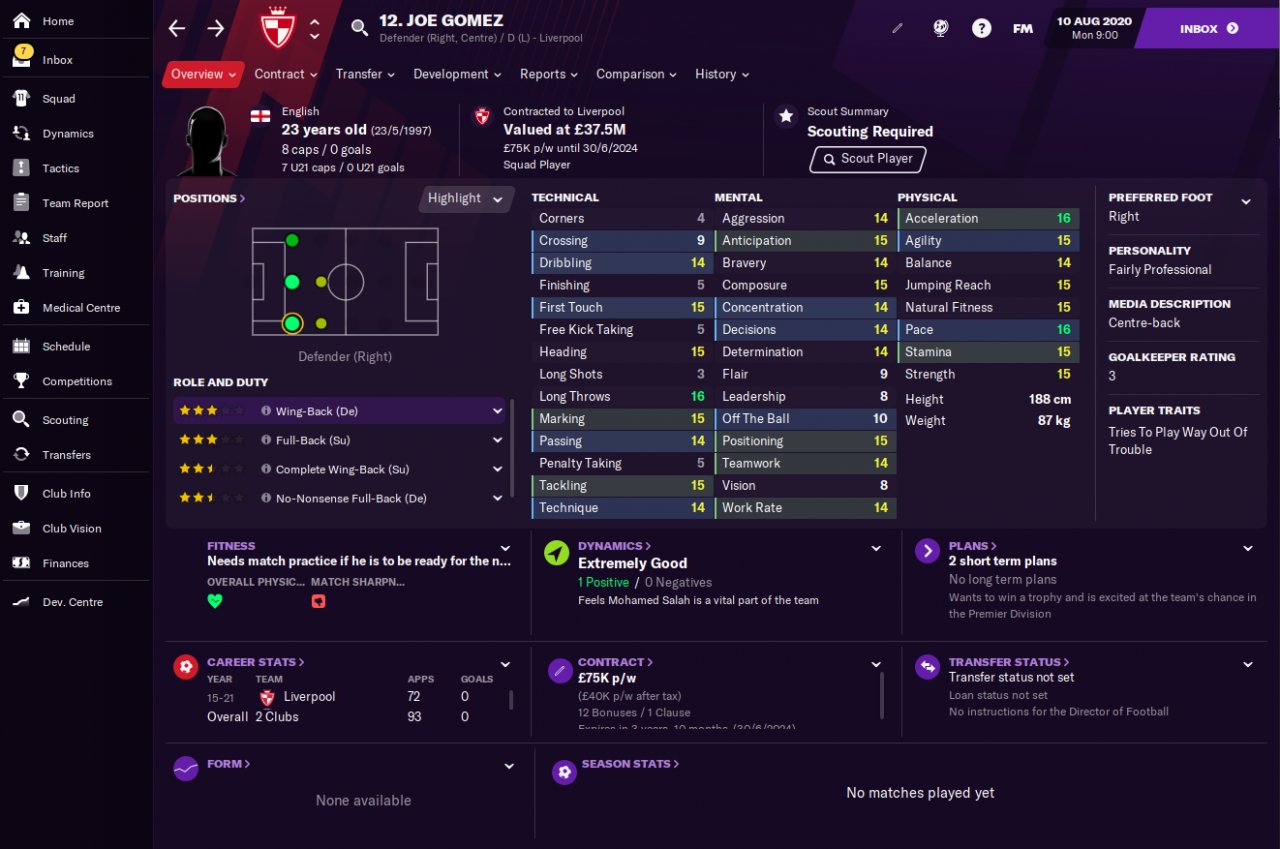Screen dimensions: 1280x849
Task: Continue via the purple Inbox button
Action: click(x=1209, y=29)
